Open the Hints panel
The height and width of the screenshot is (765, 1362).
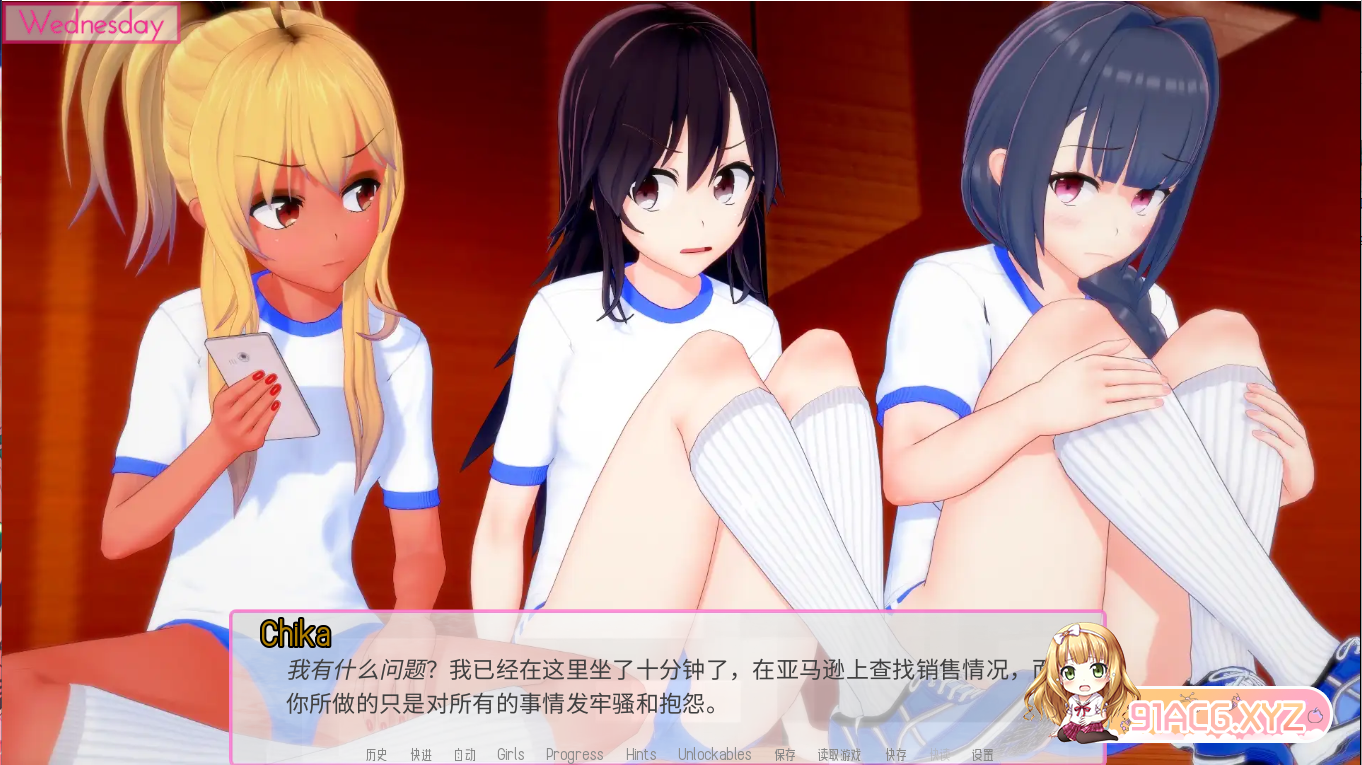pos(641,755)
